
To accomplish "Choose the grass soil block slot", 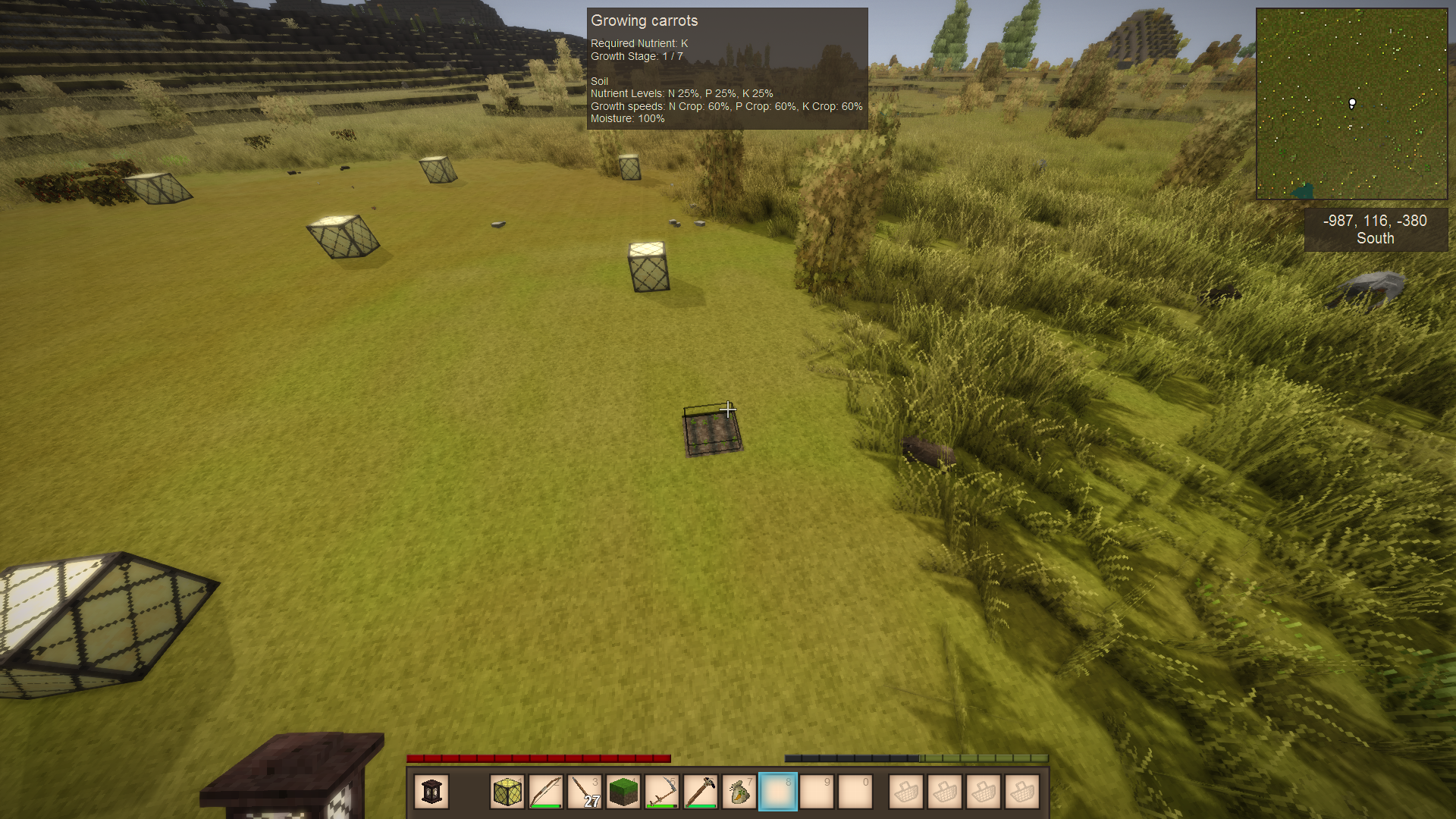I will [x=623, y=792].
